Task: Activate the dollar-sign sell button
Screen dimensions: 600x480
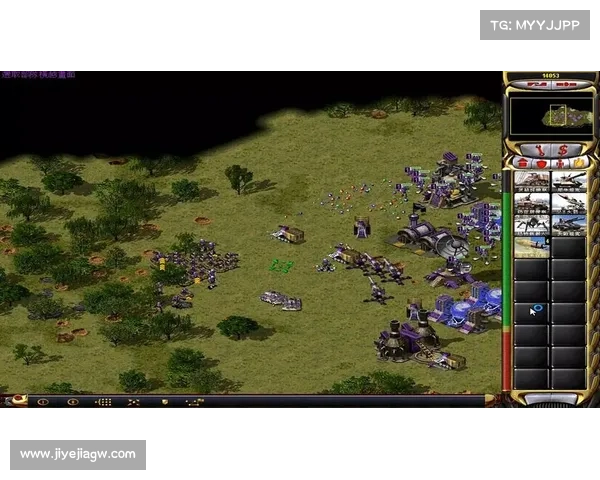Action: pyautogui.click(x=562, y=149)
